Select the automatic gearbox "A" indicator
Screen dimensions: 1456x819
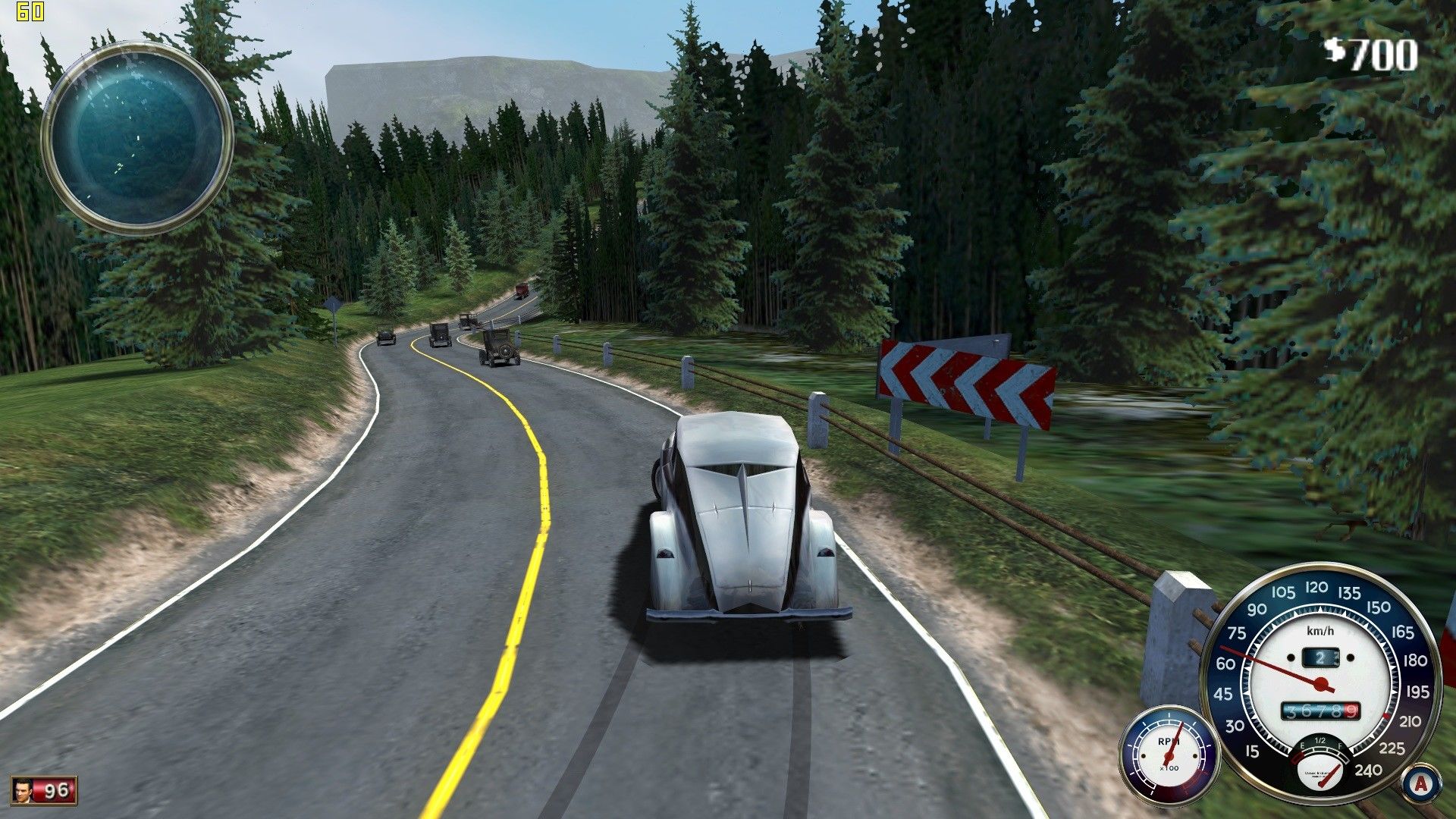point(1420,783)
